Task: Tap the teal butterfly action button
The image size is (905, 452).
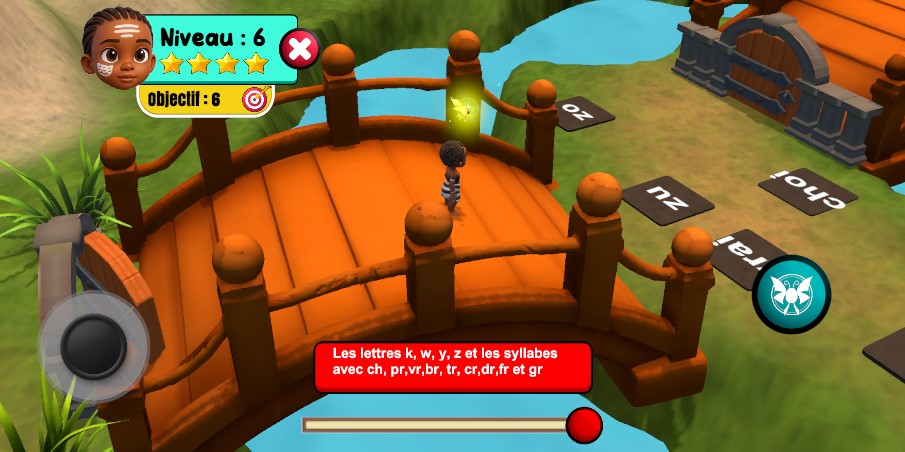Action: (x=791, y=294)
